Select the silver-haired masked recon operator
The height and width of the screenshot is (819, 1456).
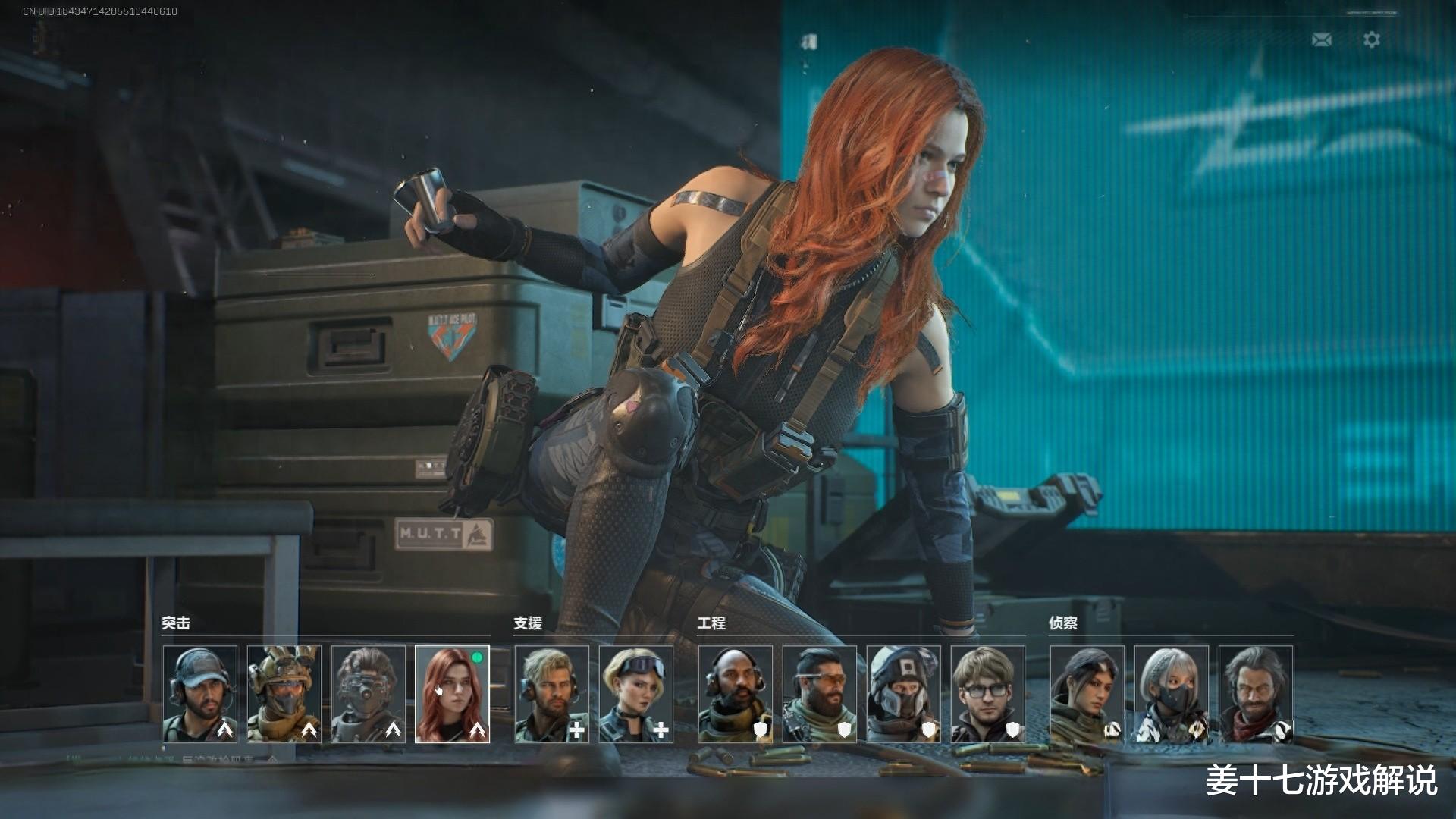pos(1172,694)
